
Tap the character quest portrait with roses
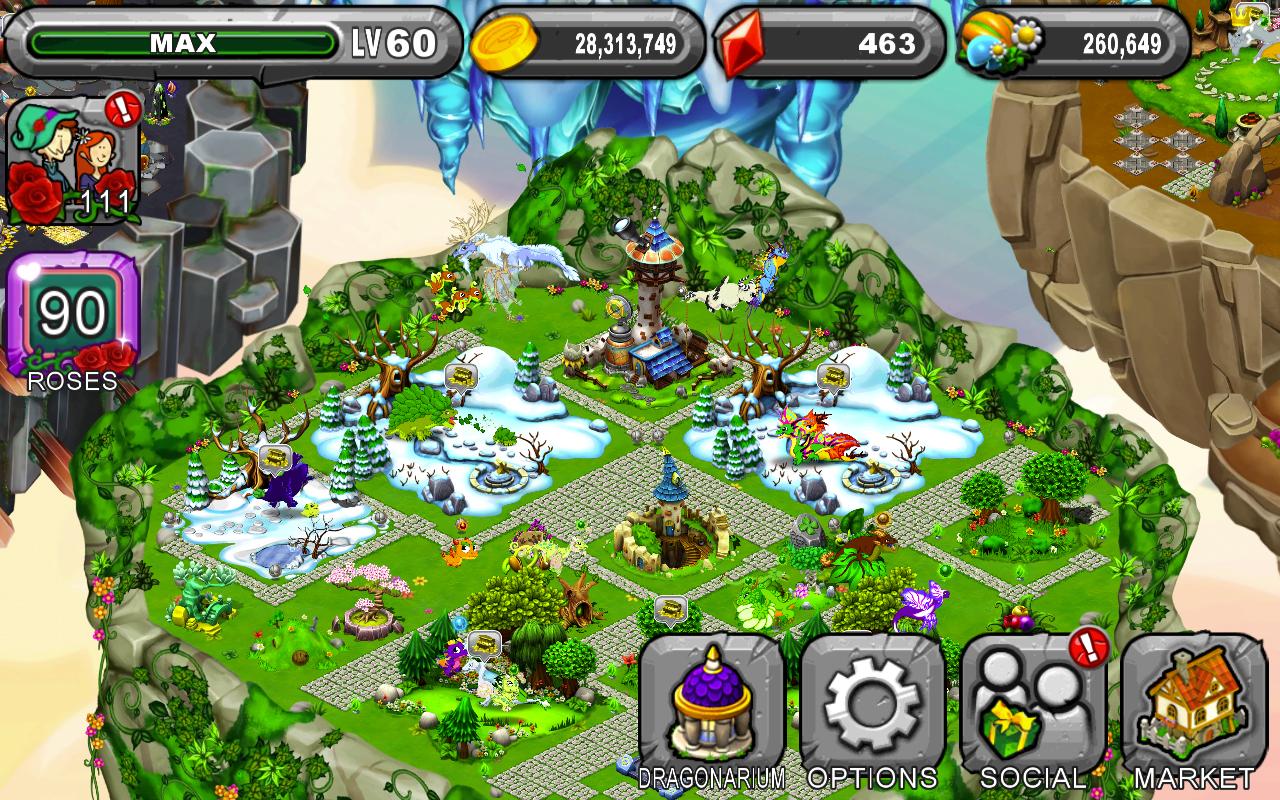tap(72, 160)
